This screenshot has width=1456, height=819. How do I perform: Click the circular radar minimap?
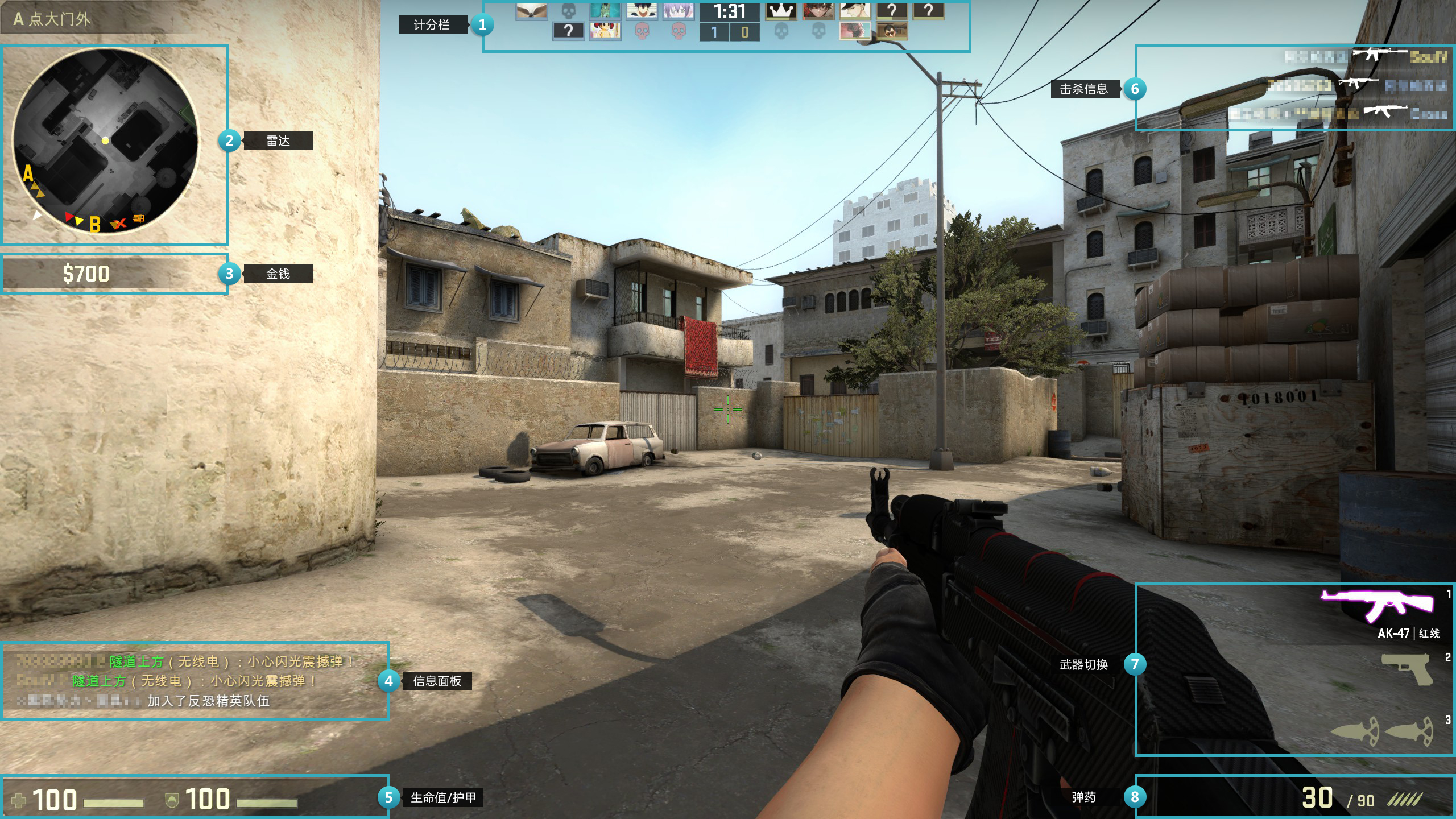[x=106, y=141]
